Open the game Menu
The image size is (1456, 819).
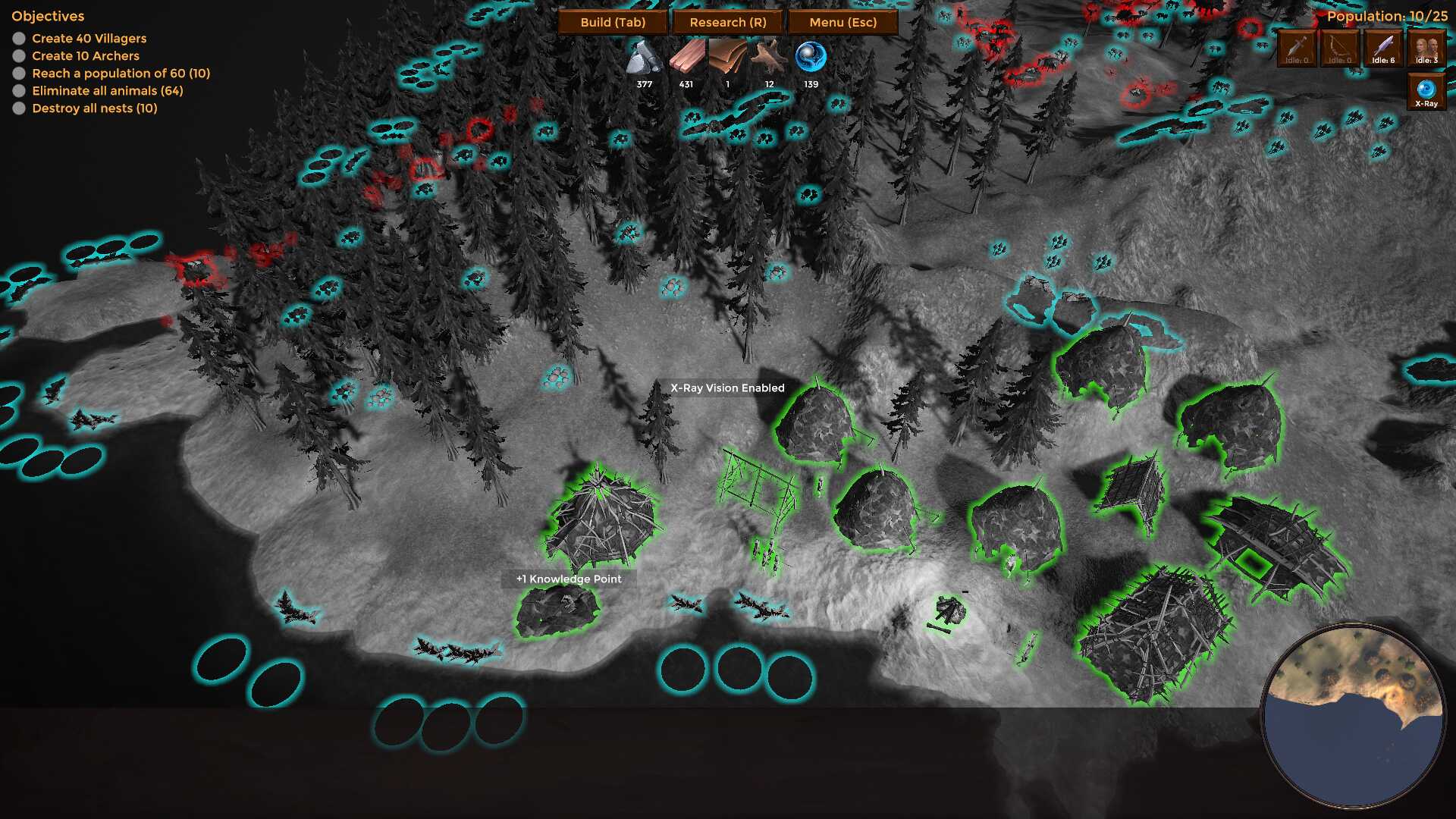tap(843, 22)
